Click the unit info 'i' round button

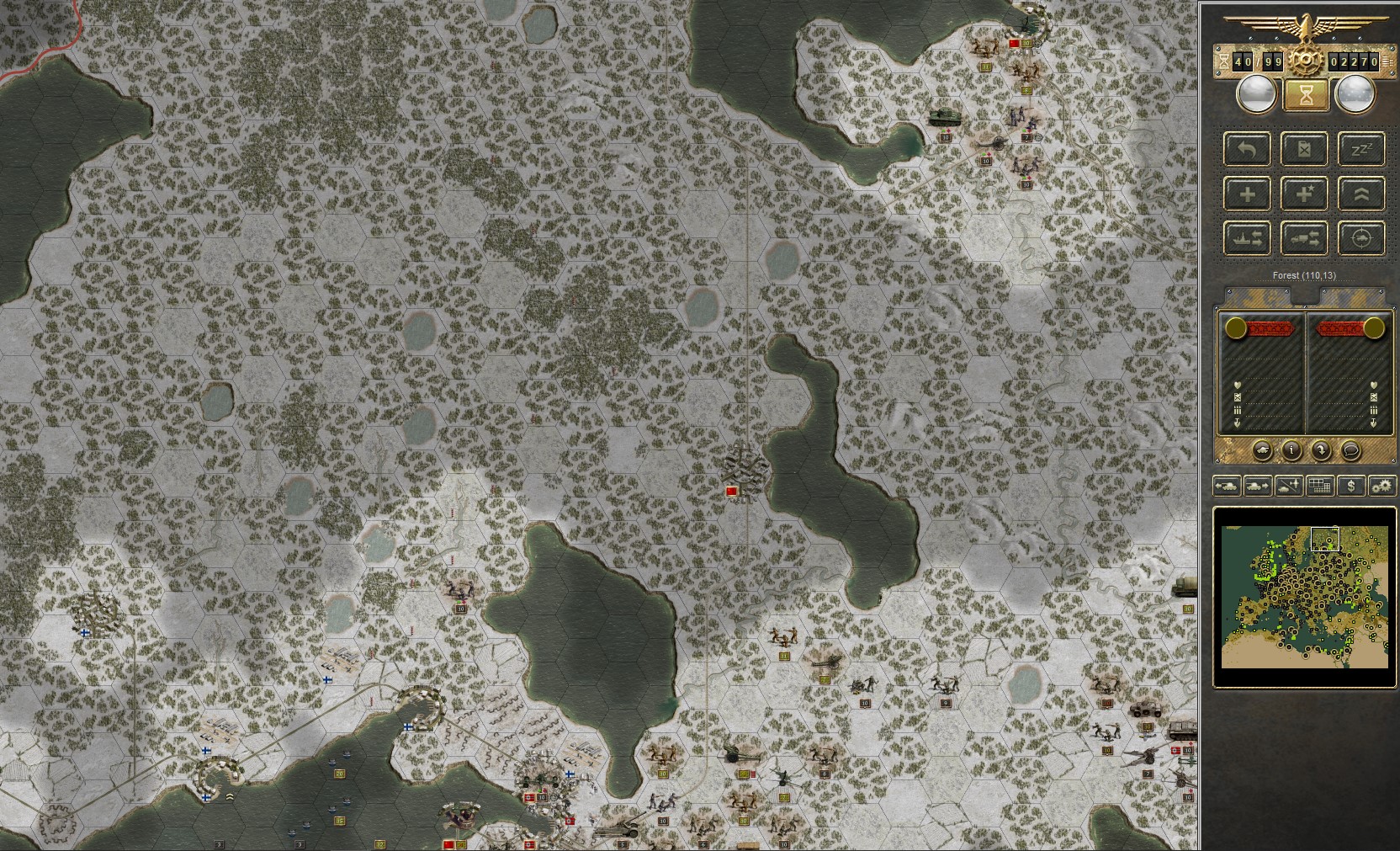pos(1291,451)
